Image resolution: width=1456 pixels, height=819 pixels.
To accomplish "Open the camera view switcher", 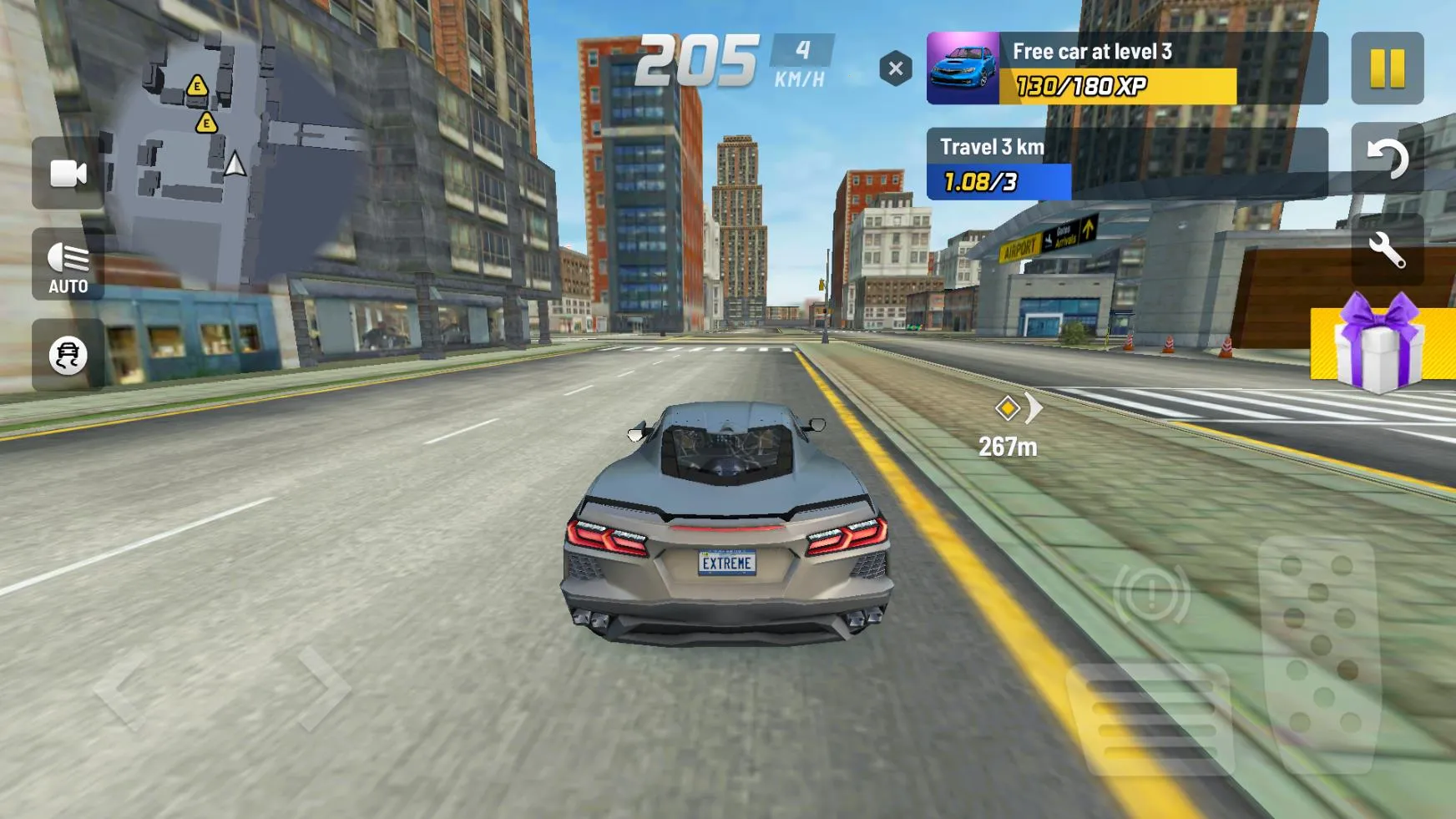I will click(67, 174).
